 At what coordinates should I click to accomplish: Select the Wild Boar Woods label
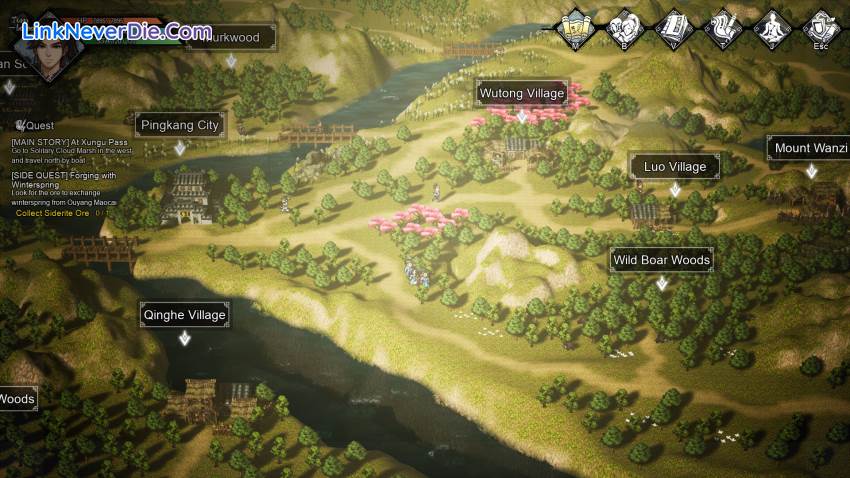tap(661, 260)
